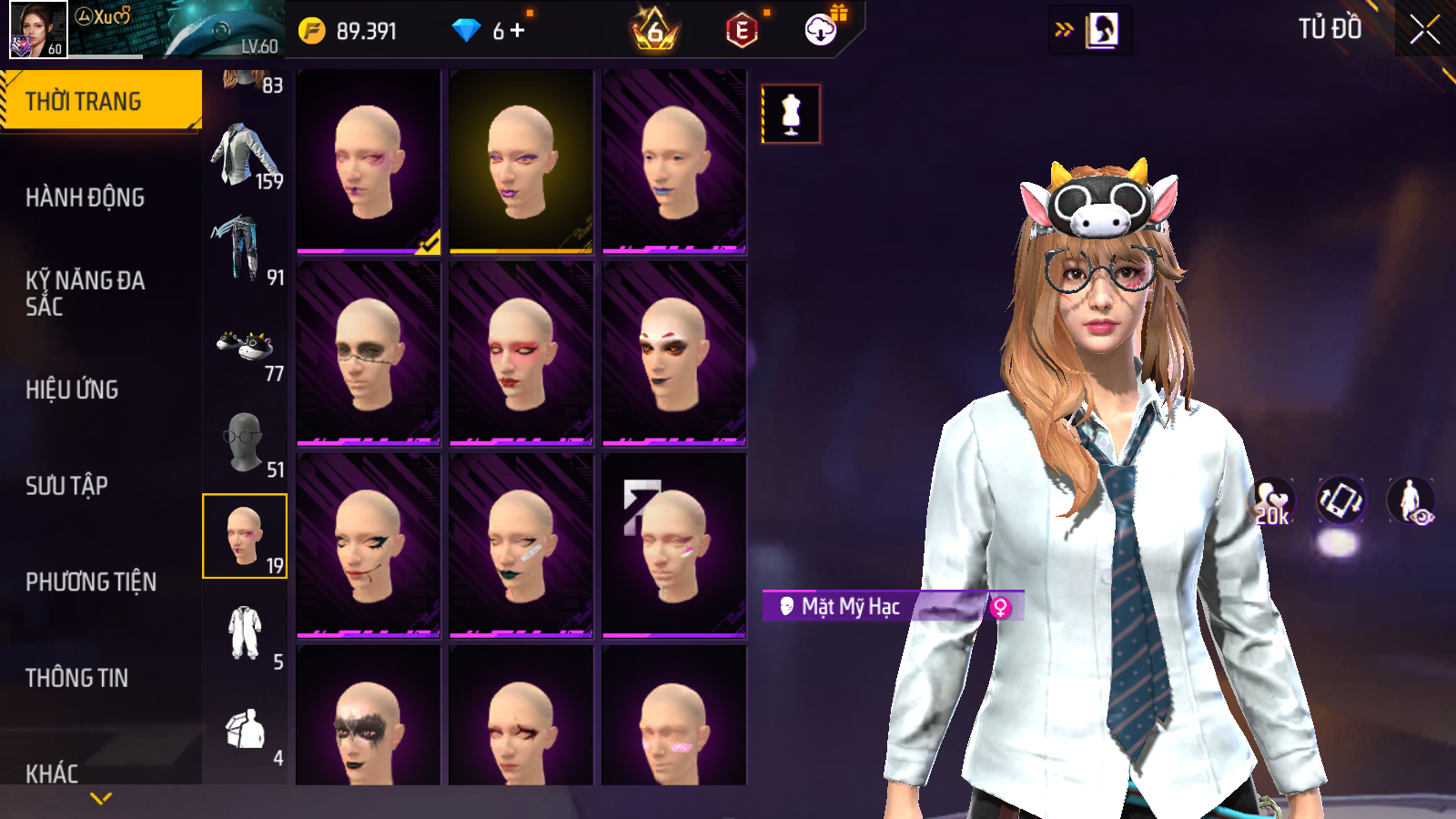This screenshot has height=819, width=1456.
Task: Select the KỸ NĂNG ĐA SẮC tab
Action: (x=86, y=293)
